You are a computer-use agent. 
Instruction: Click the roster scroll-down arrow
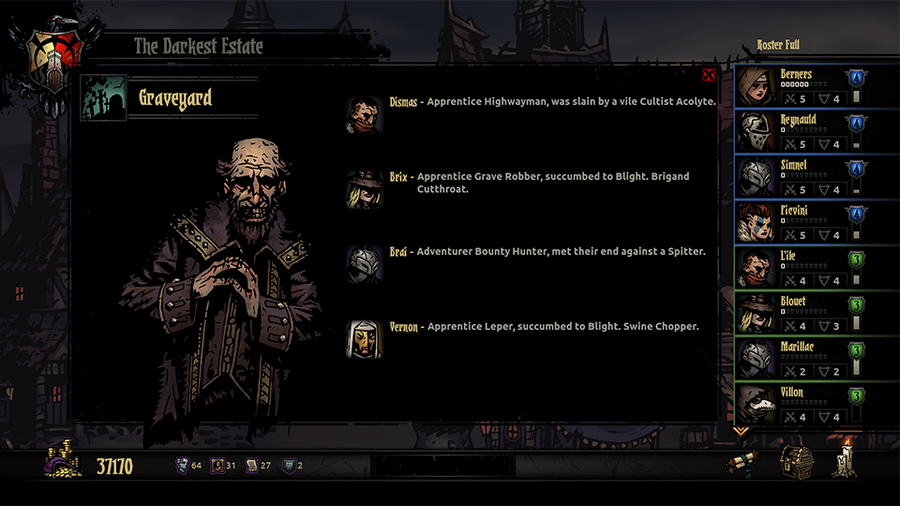[741, 431]
